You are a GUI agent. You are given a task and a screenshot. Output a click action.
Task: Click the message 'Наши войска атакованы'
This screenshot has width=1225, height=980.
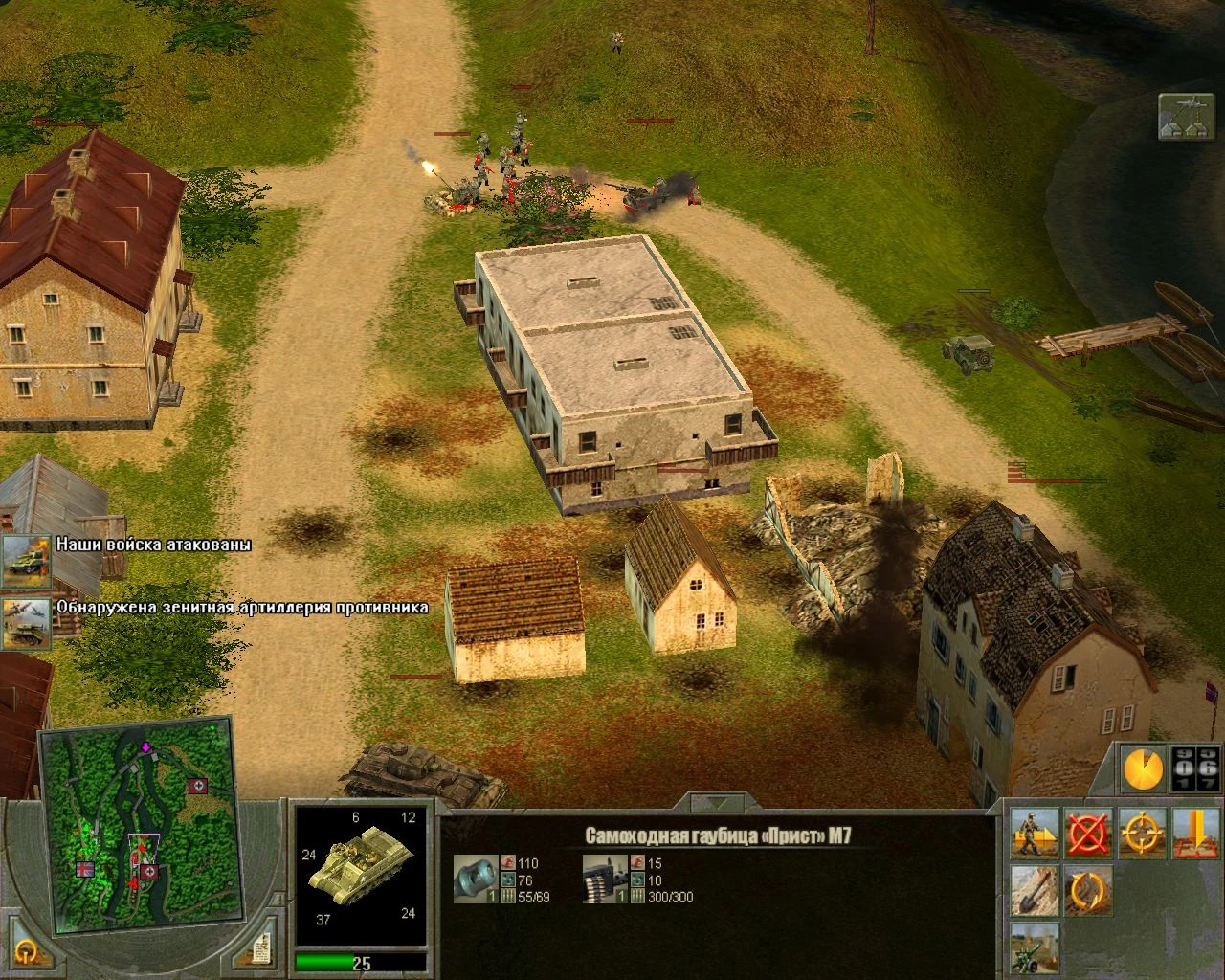(153, 545)
